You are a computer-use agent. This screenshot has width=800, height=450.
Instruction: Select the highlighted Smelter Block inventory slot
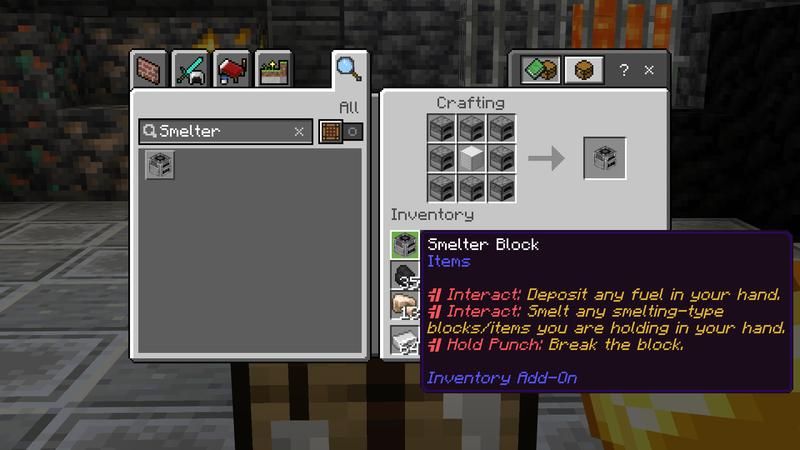[405, 244]
